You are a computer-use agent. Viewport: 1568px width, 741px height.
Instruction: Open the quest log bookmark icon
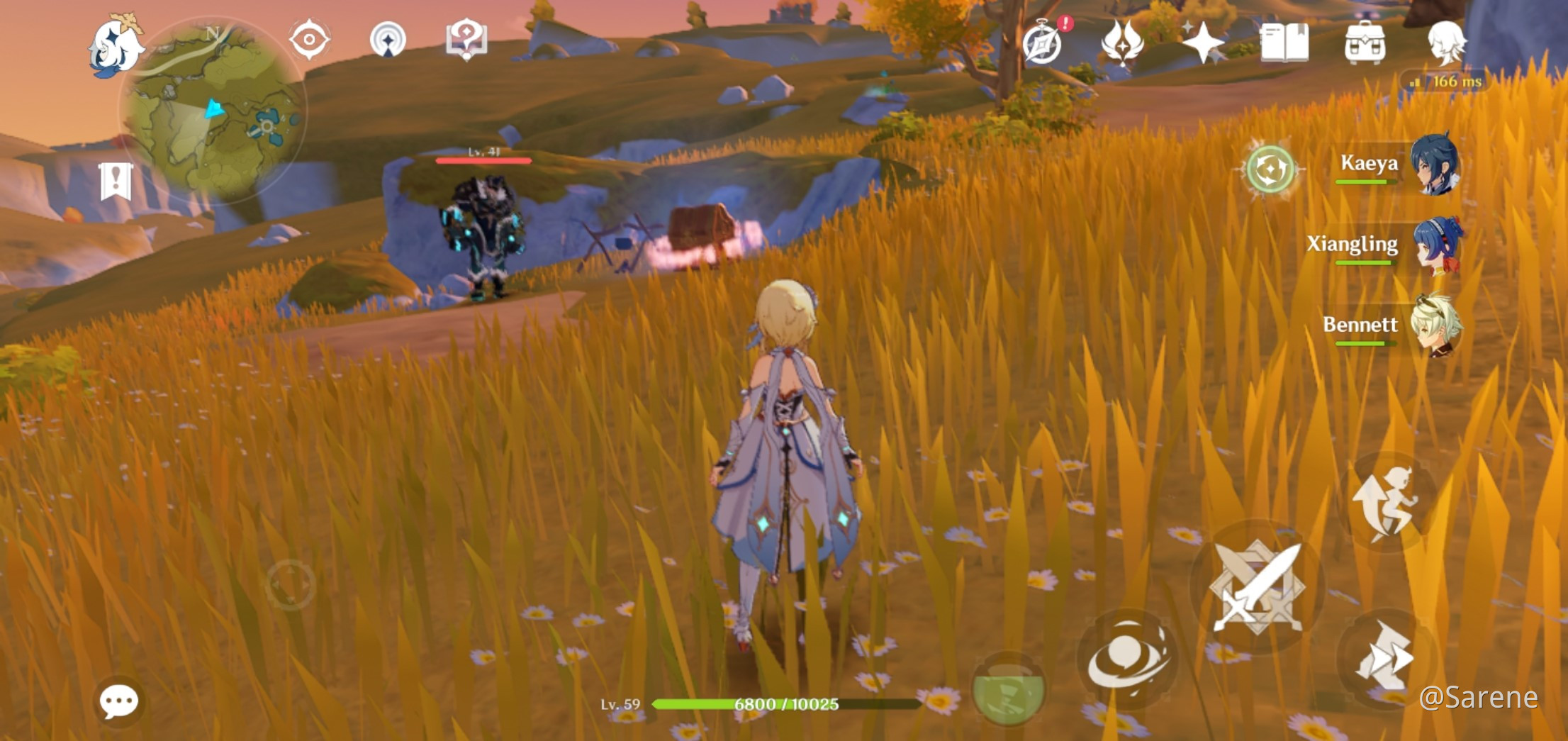pos(116,181)
